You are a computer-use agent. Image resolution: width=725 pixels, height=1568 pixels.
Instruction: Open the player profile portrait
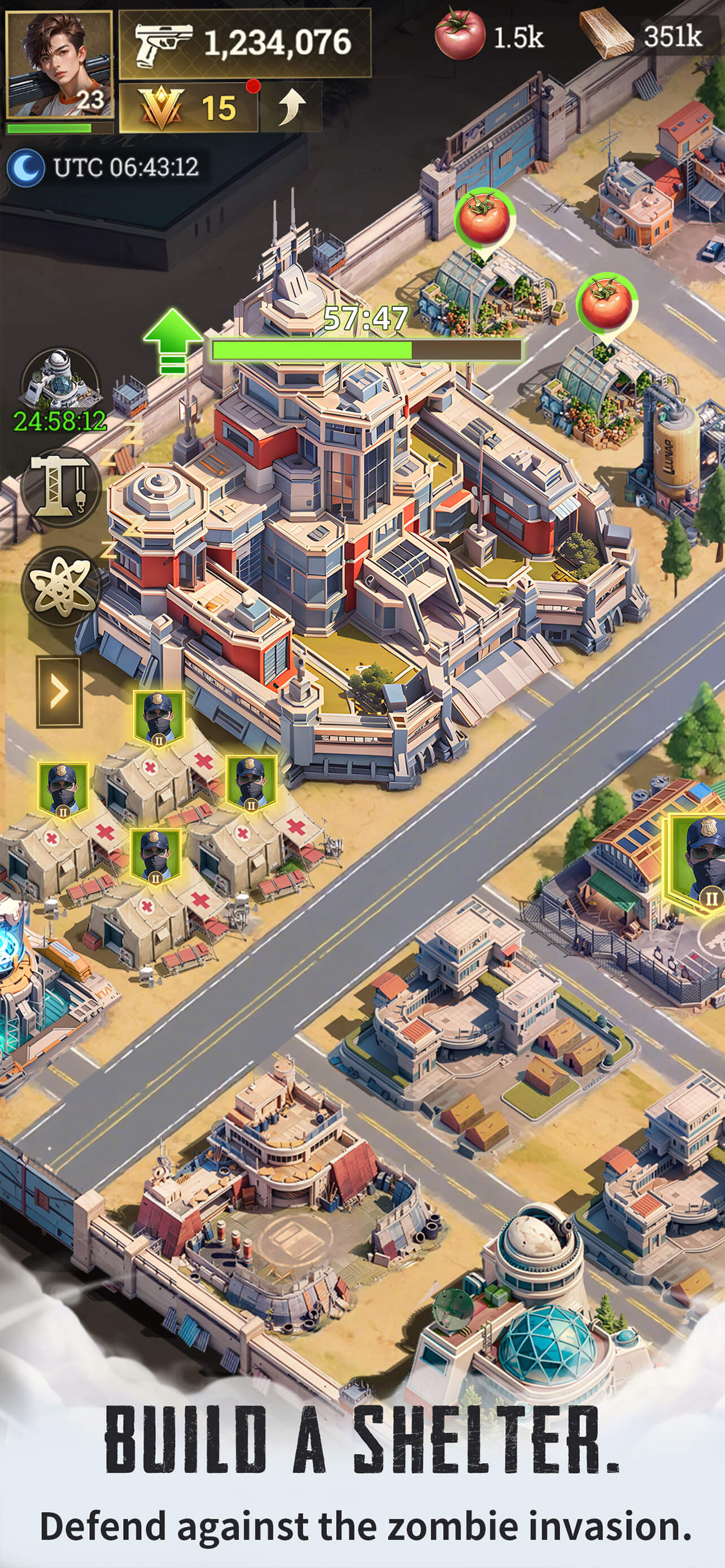click(58, 64)
